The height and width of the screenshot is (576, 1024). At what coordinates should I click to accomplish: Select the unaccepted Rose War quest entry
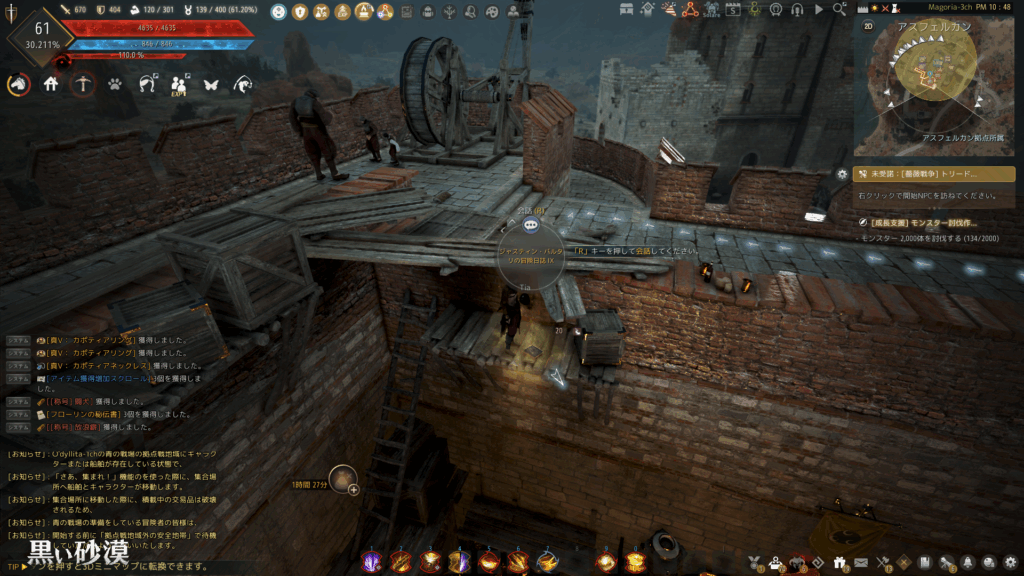pyautogui.click(x=934, y=174)
